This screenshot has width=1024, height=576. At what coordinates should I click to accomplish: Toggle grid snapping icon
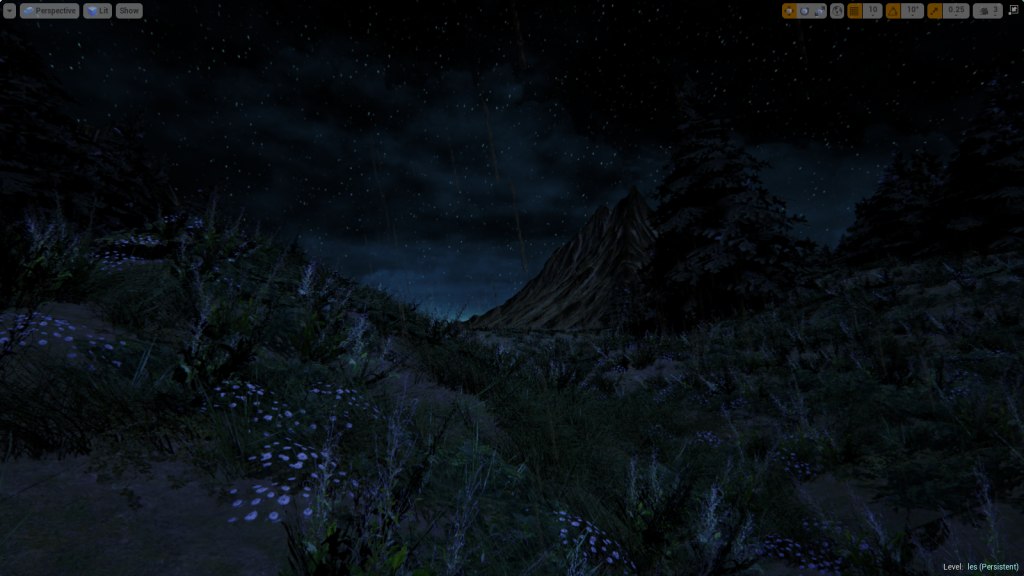tap(855, 11)
